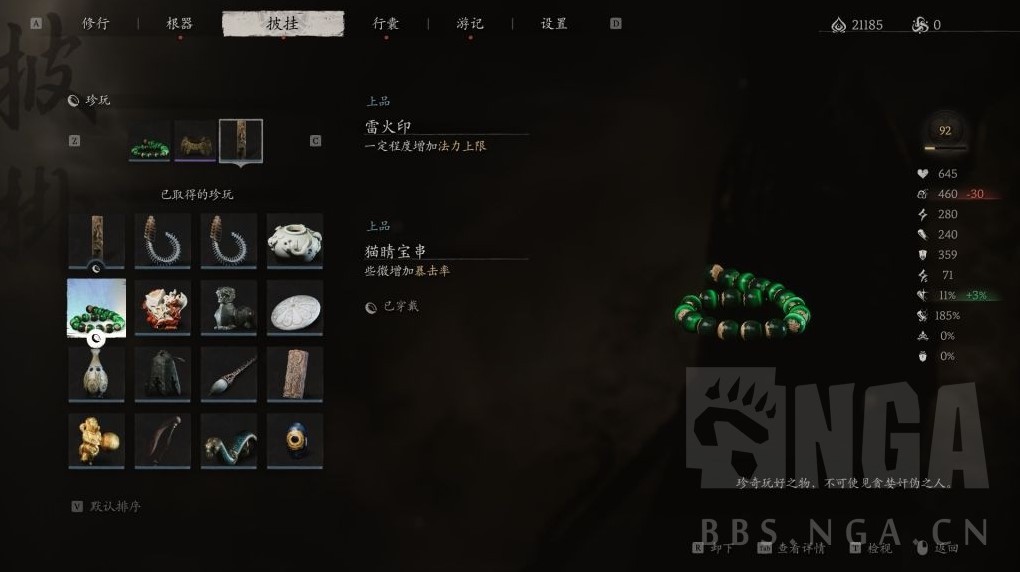Choose the white ceramic jar curio
This screenshot has height=572, width=1020.
[x=295, y=240]
